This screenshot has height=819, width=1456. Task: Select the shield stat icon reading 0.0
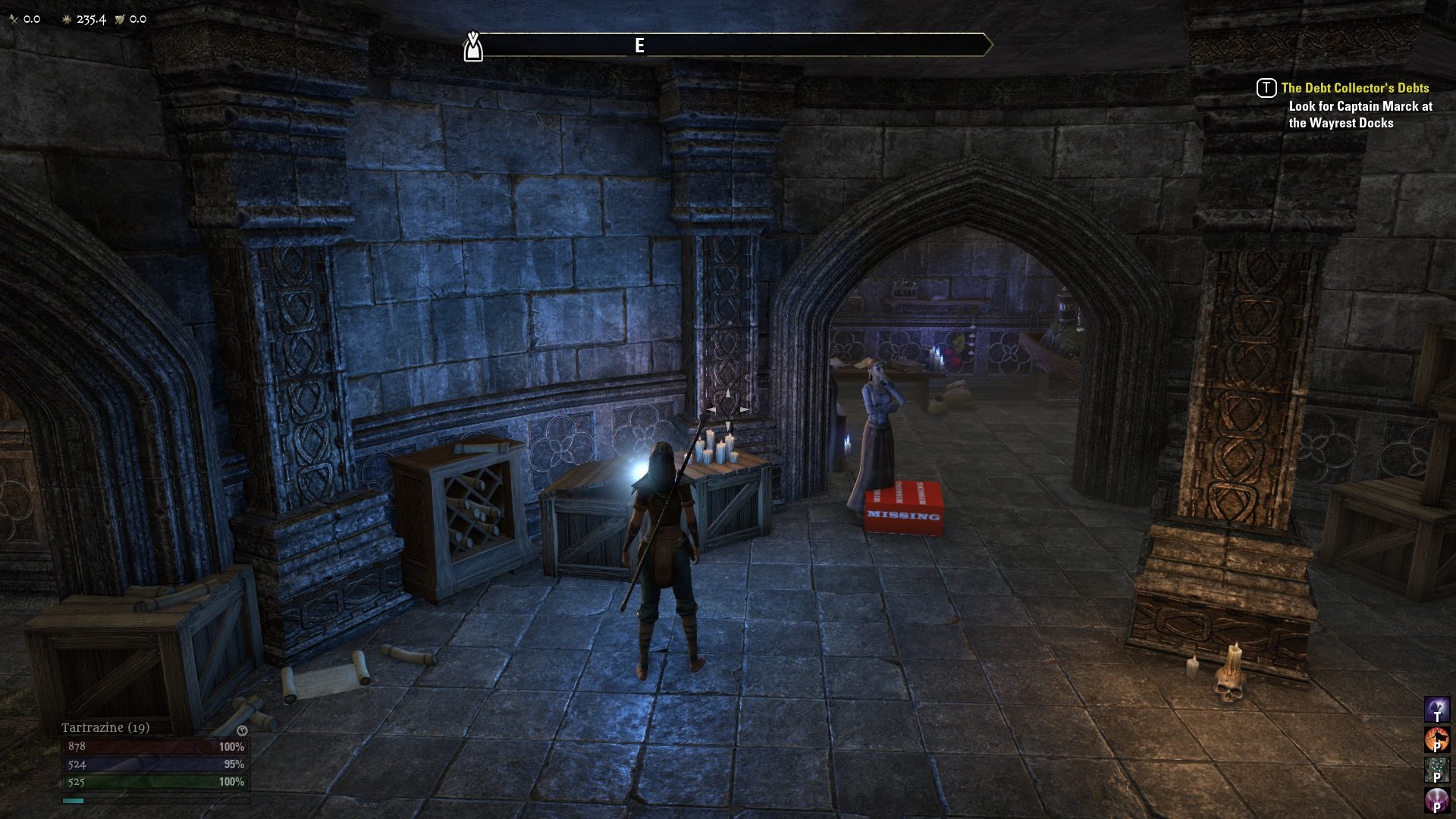pos(119,19)
